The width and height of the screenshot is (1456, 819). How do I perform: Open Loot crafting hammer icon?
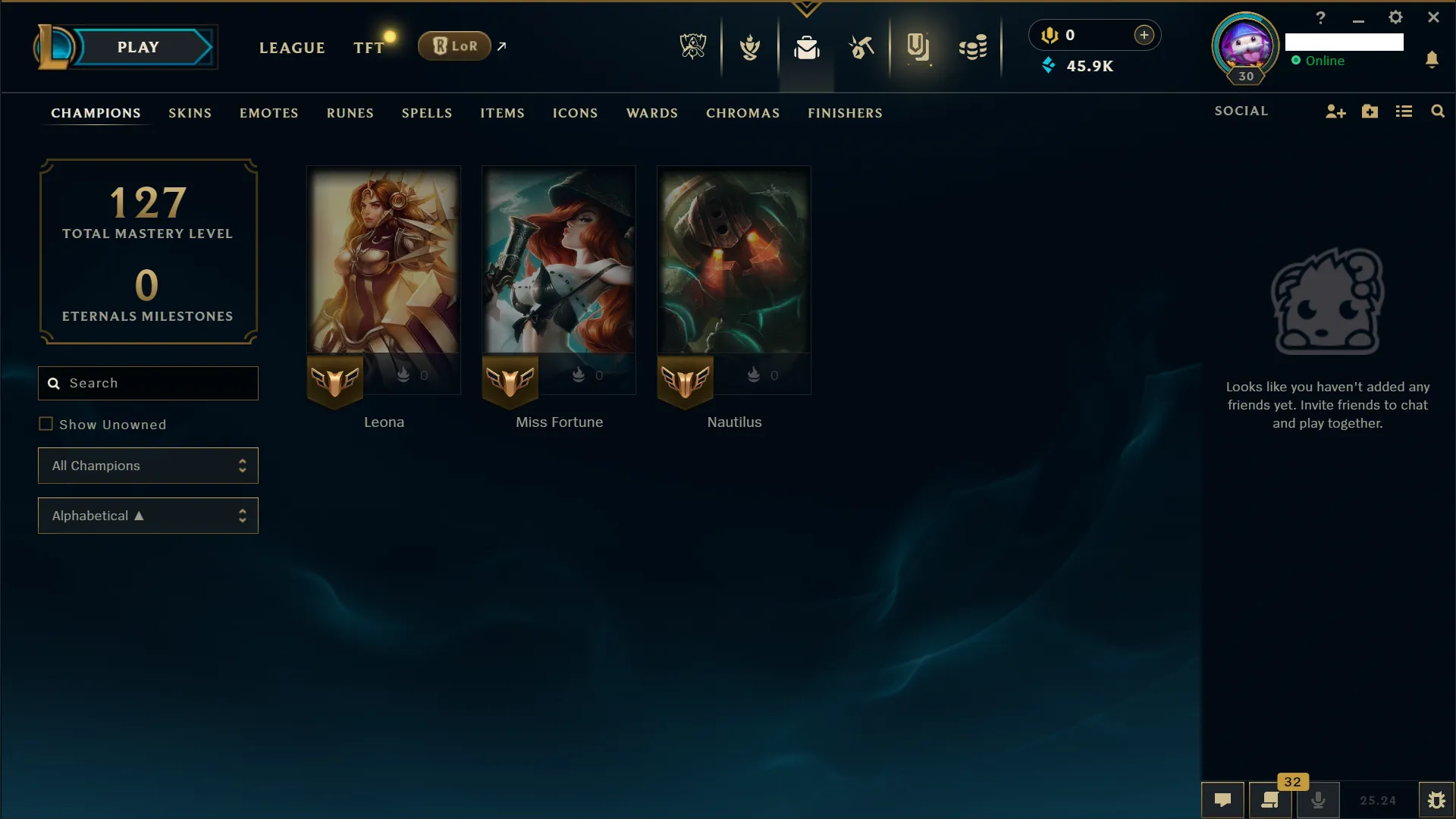(861, 48)
